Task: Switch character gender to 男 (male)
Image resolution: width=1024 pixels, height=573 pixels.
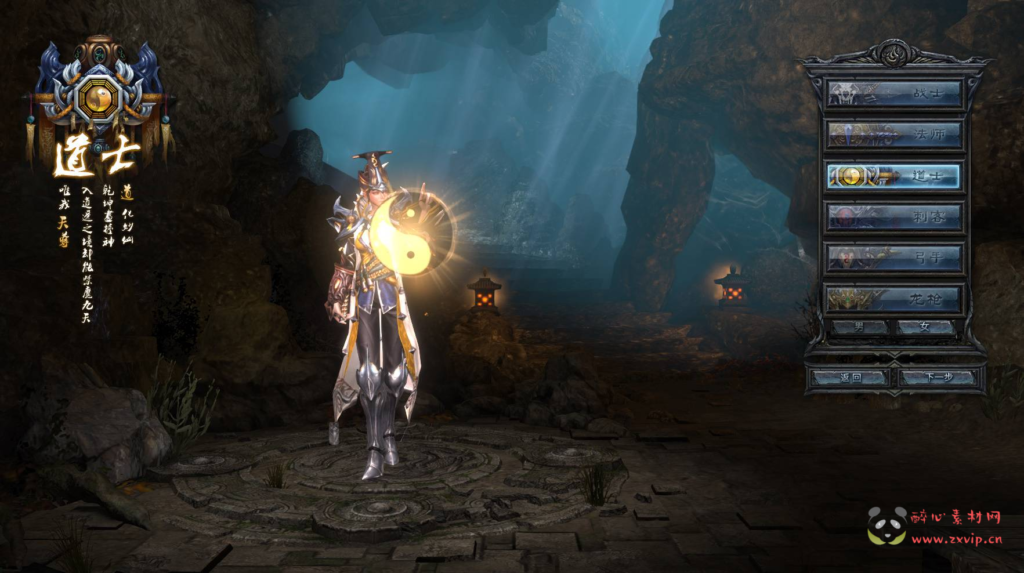Action: pyautogui.click(x=860, y=327)
